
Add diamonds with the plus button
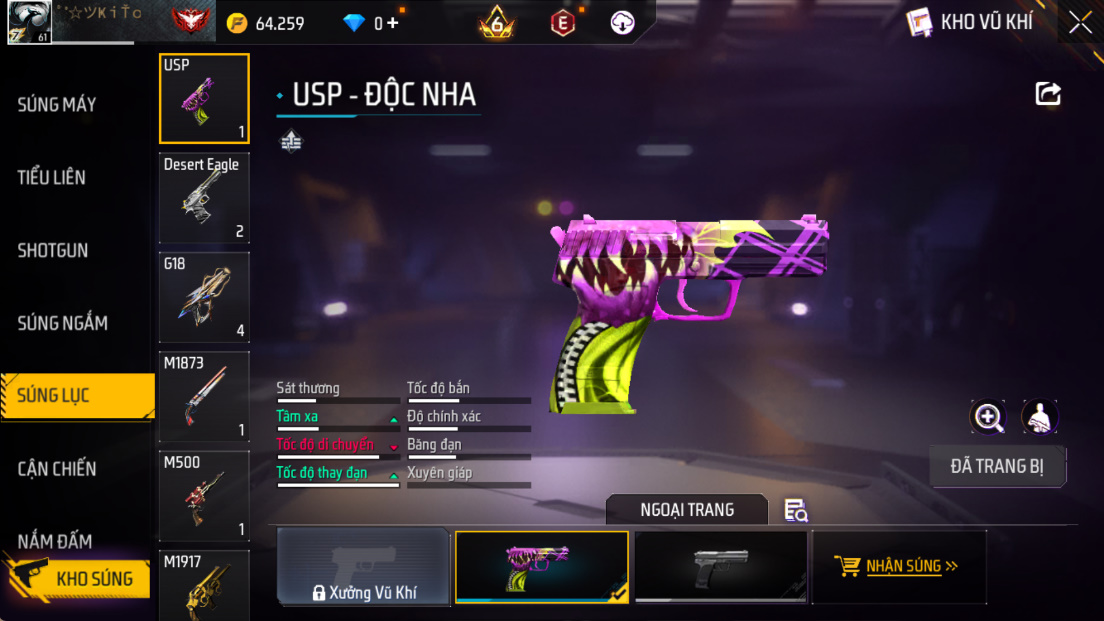click(393, 22)
